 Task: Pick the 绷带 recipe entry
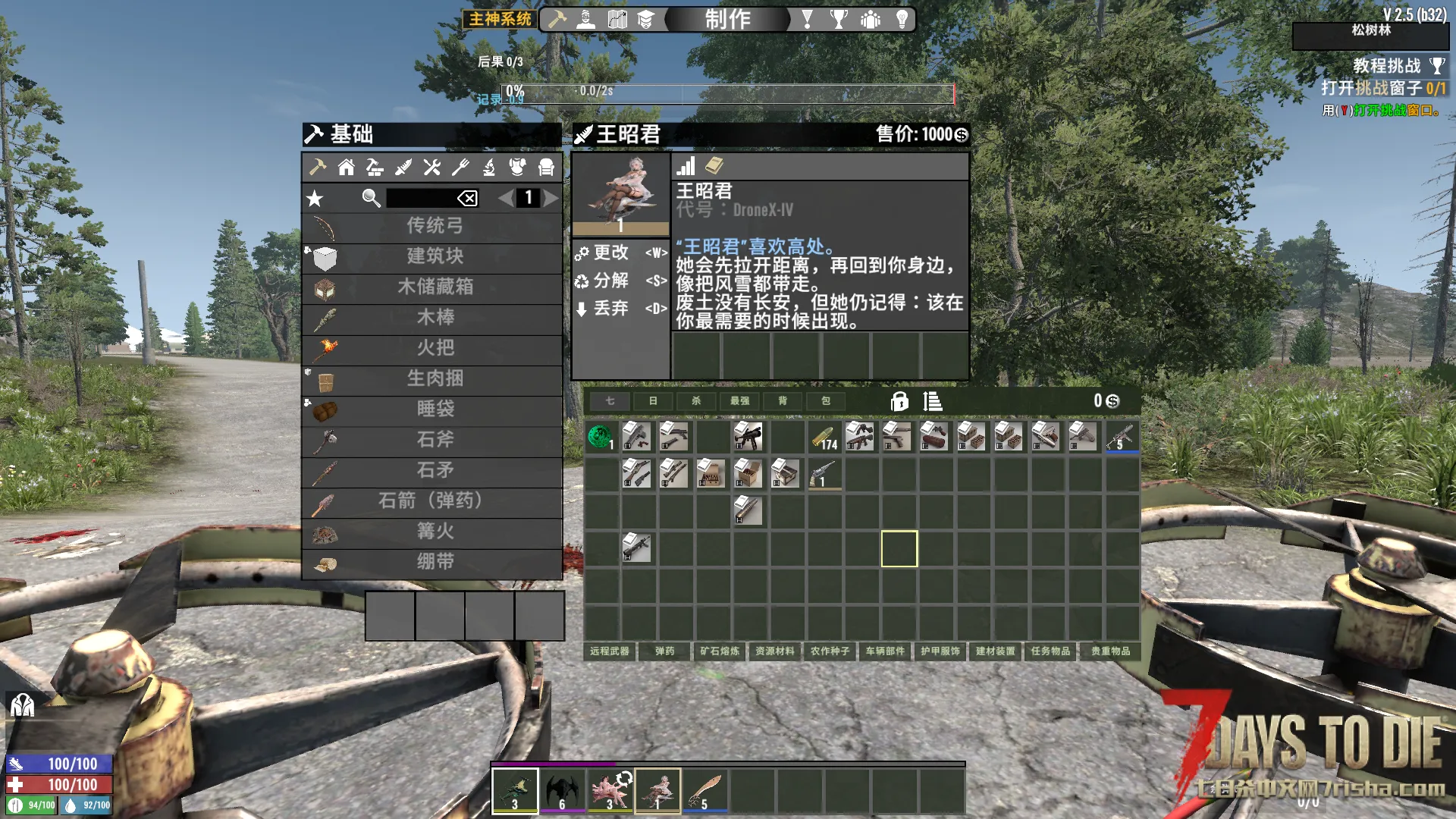[433, 562]
